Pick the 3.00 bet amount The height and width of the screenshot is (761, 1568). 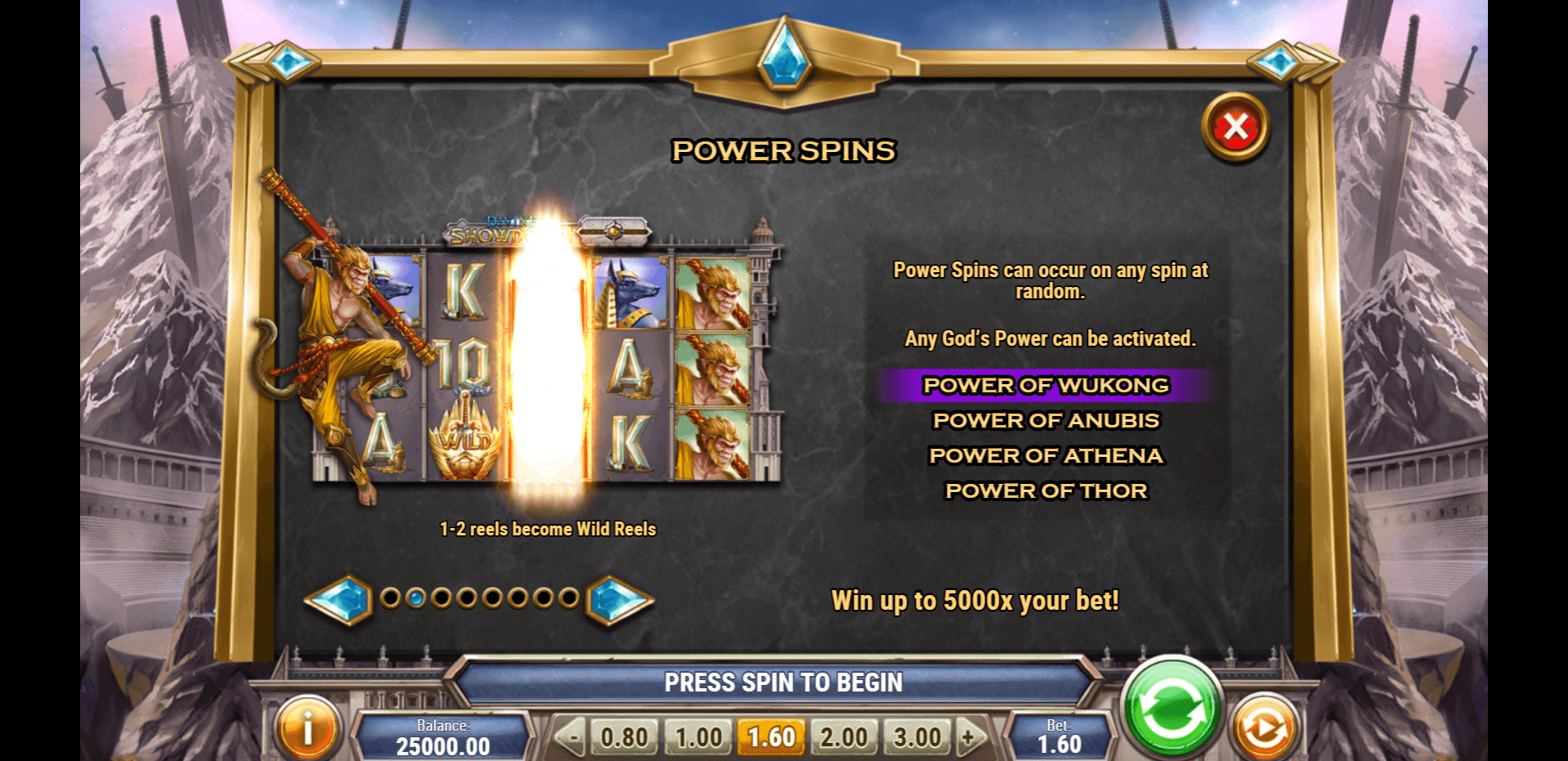point(917,737)
